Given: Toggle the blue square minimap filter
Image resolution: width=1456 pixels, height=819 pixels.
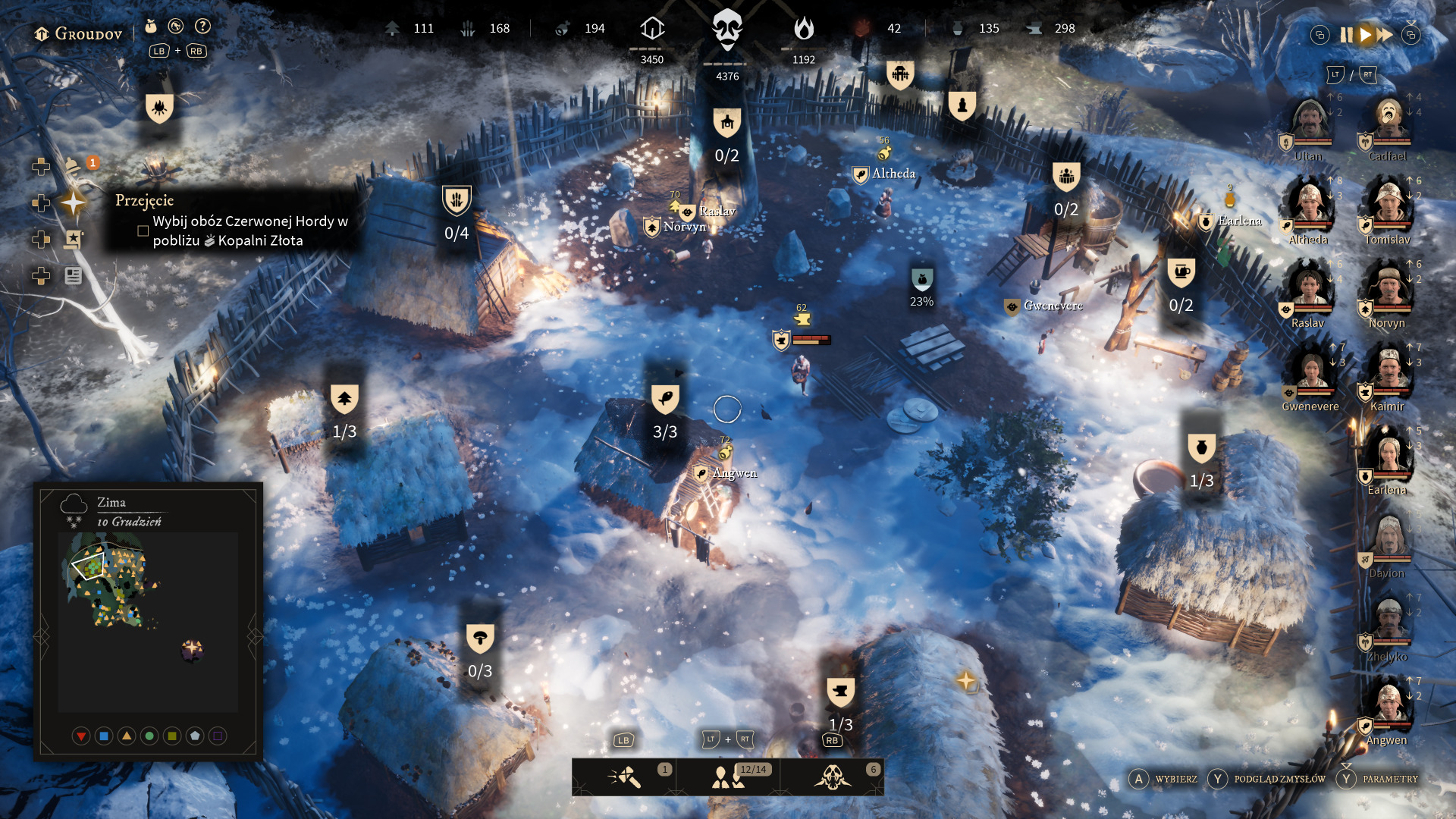Looking at the screenshot, I should [x=104, y=736].
